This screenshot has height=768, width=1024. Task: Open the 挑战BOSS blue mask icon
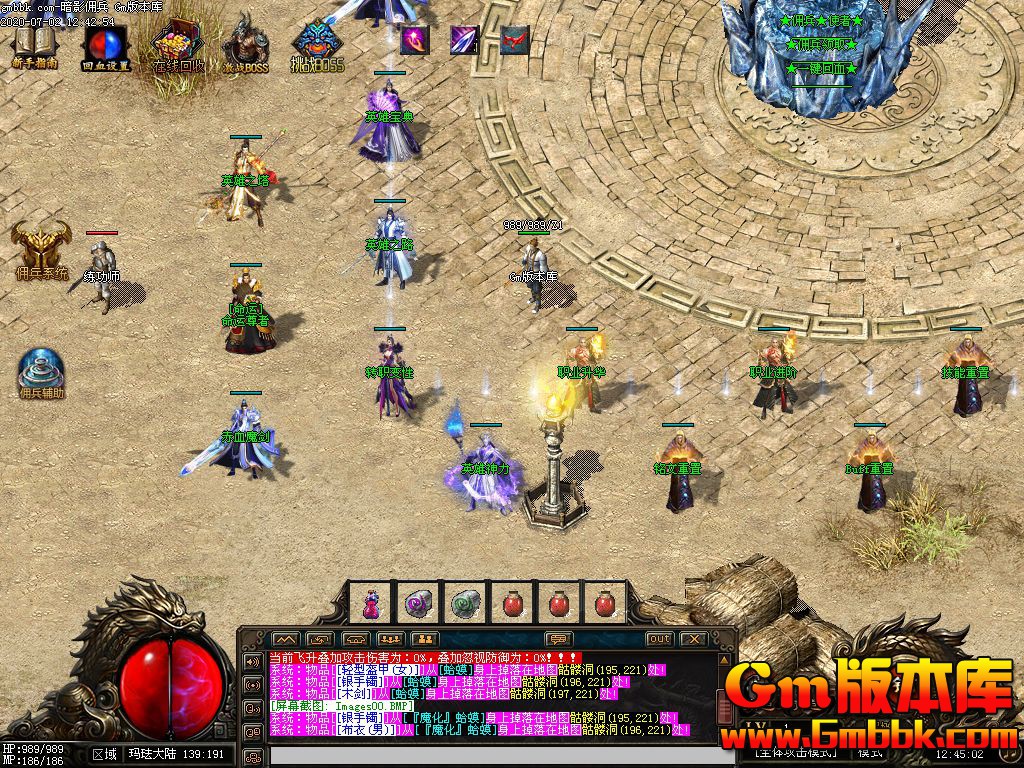(x=318, y=43)
